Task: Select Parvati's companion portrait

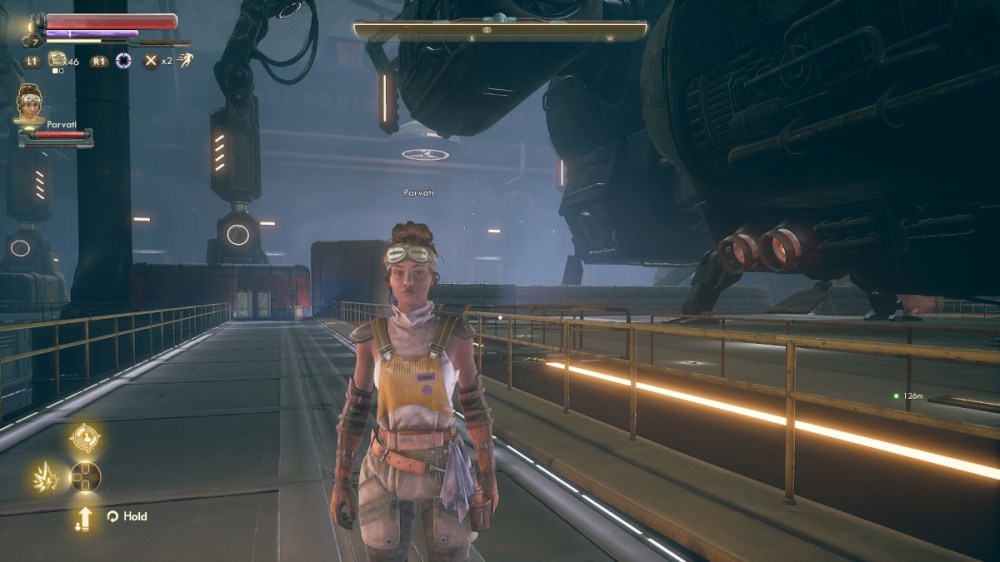Action: (x=29, y=102)
